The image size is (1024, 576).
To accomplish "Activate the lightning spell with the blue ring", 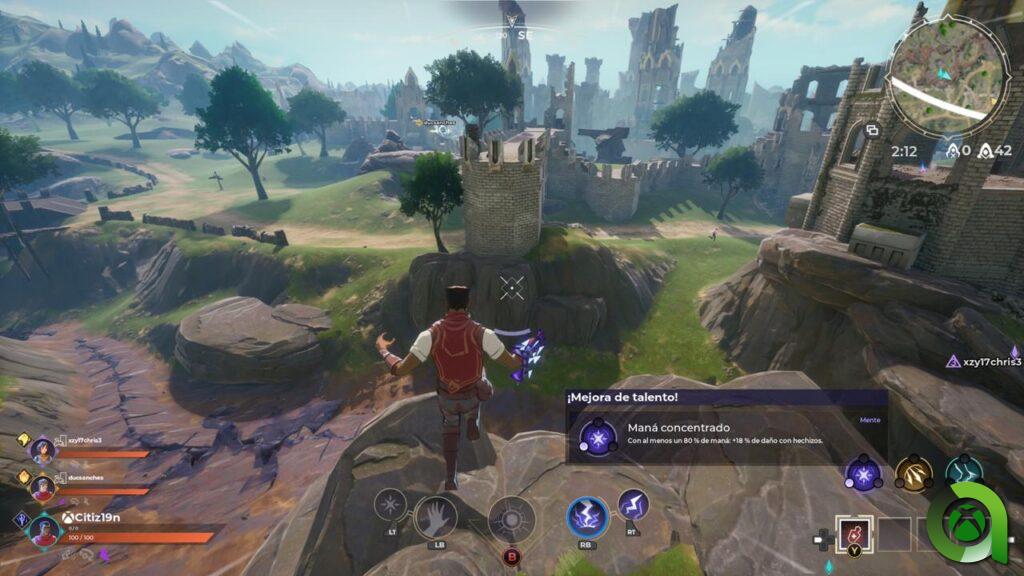I will coord(588,516).
